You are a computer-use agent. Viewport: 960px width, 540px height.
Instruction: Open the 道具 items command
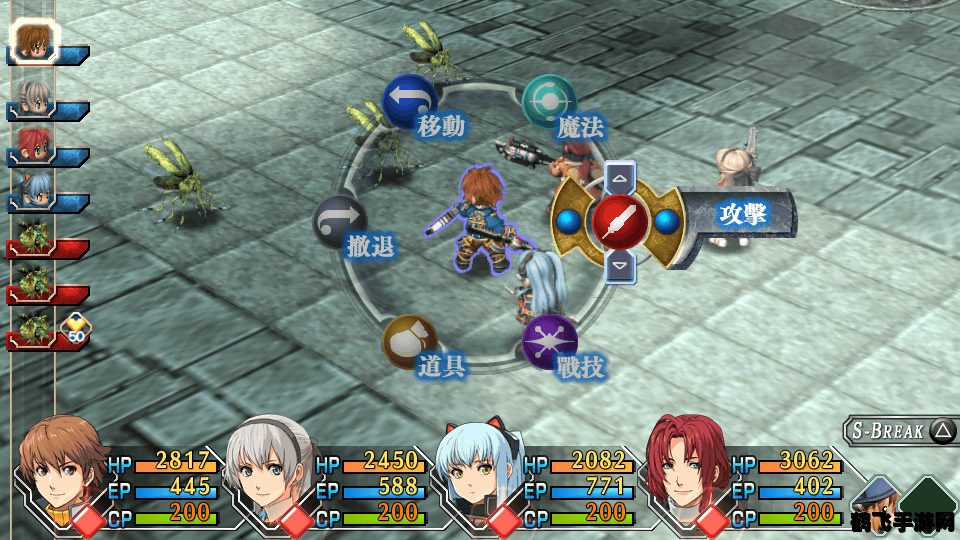(410, 342)
